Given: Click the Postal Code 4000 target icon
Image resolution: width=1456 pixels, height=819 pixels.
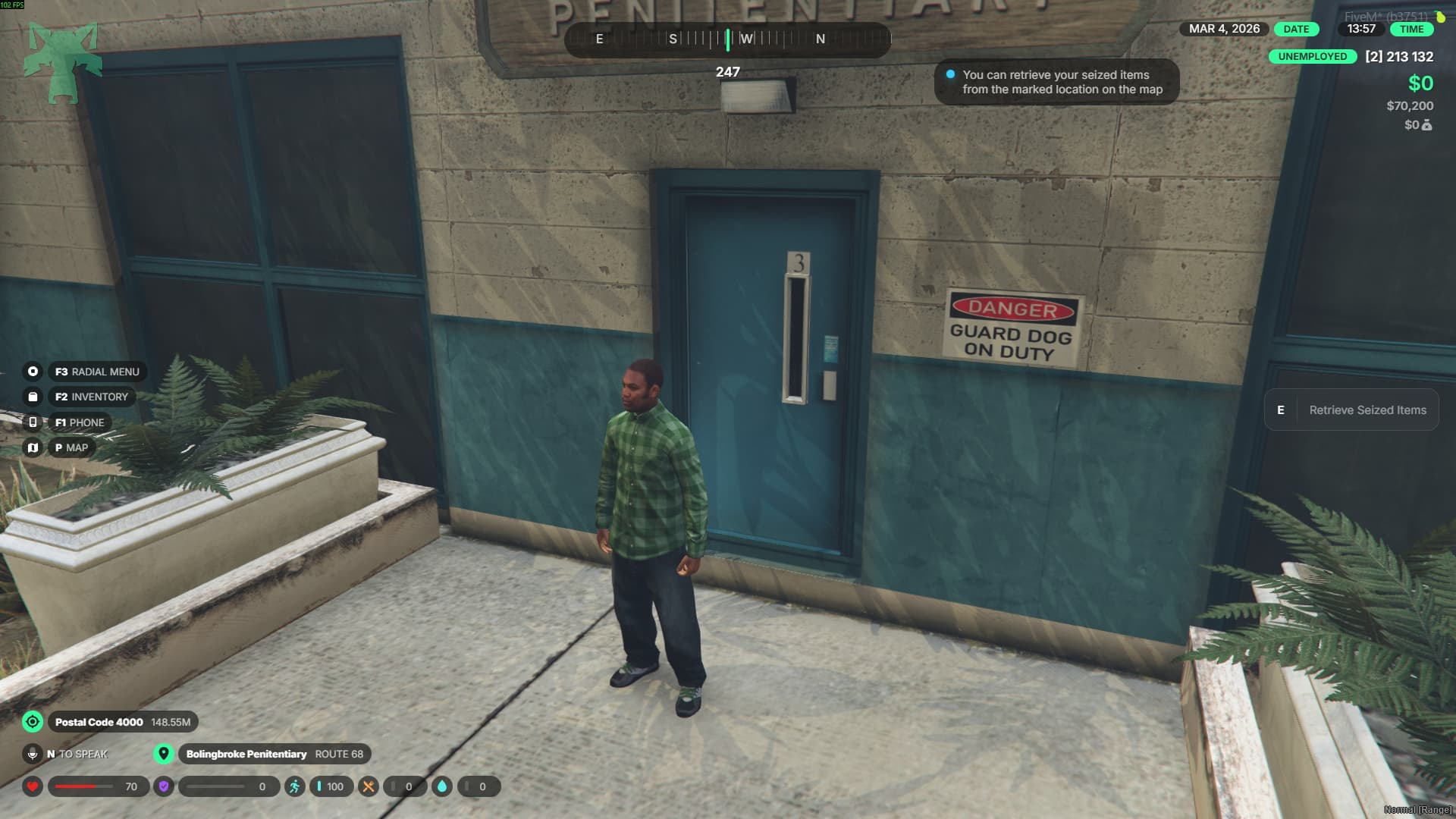Looking at the screenshot, I should (x=33, y=722).
